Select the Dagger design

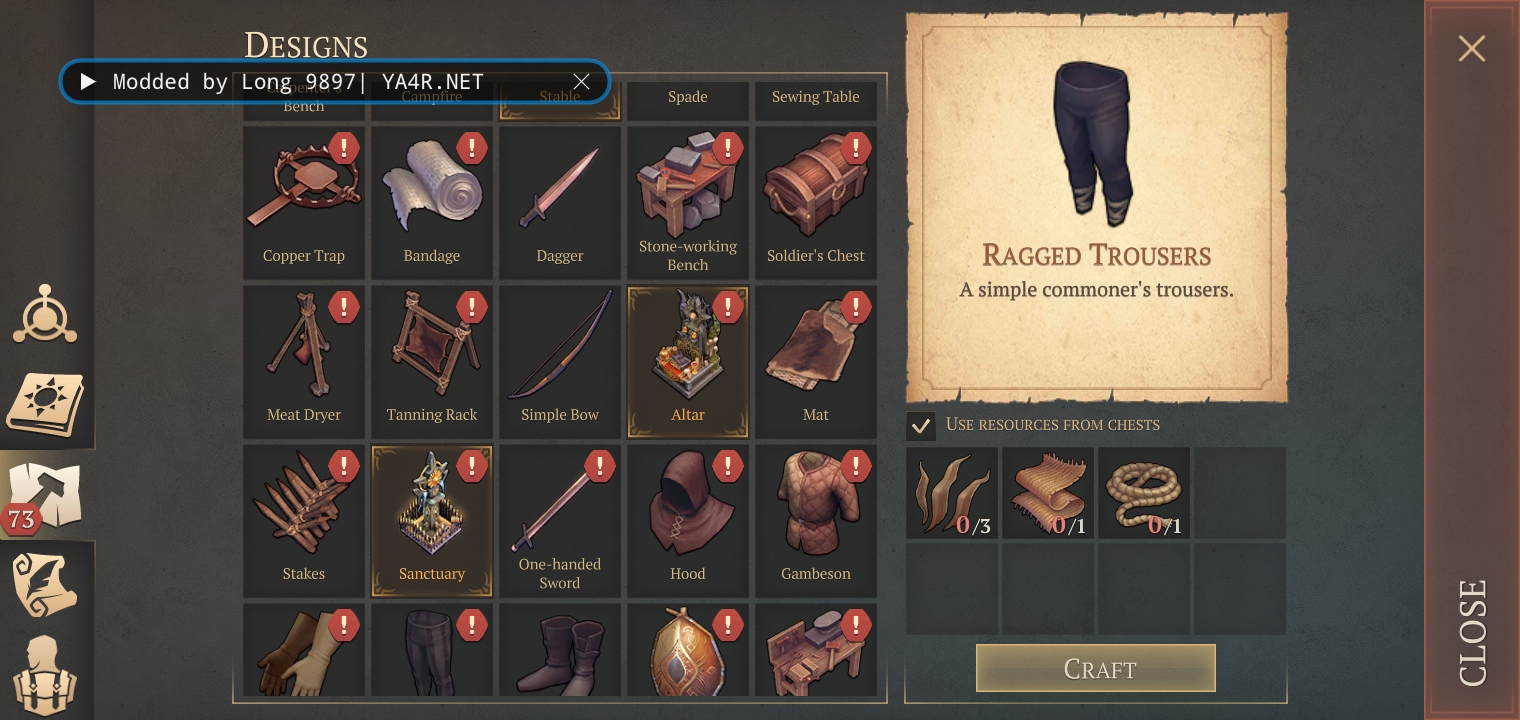[560, 203]
